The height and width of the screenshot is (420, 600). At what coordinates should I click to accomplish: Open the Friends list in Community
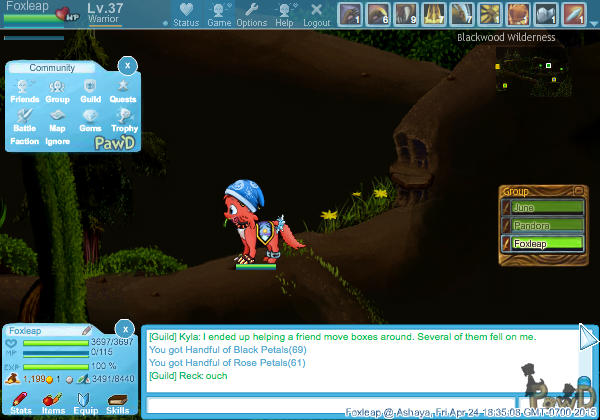25,91
